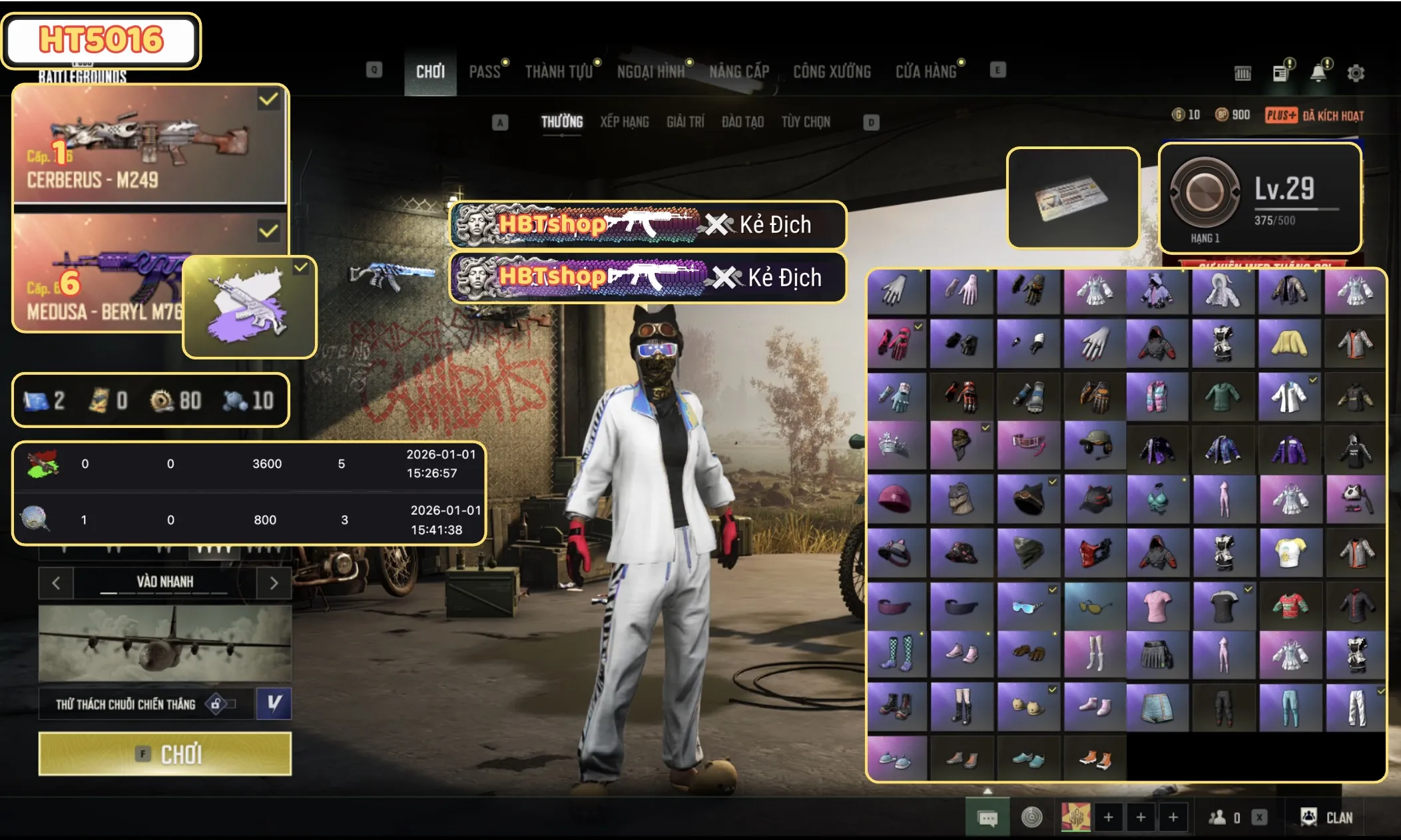The height and width of the screenshot is (840, 1401).
Task: Select the Cerberus M249 skin card
Action: pos(150,144)
